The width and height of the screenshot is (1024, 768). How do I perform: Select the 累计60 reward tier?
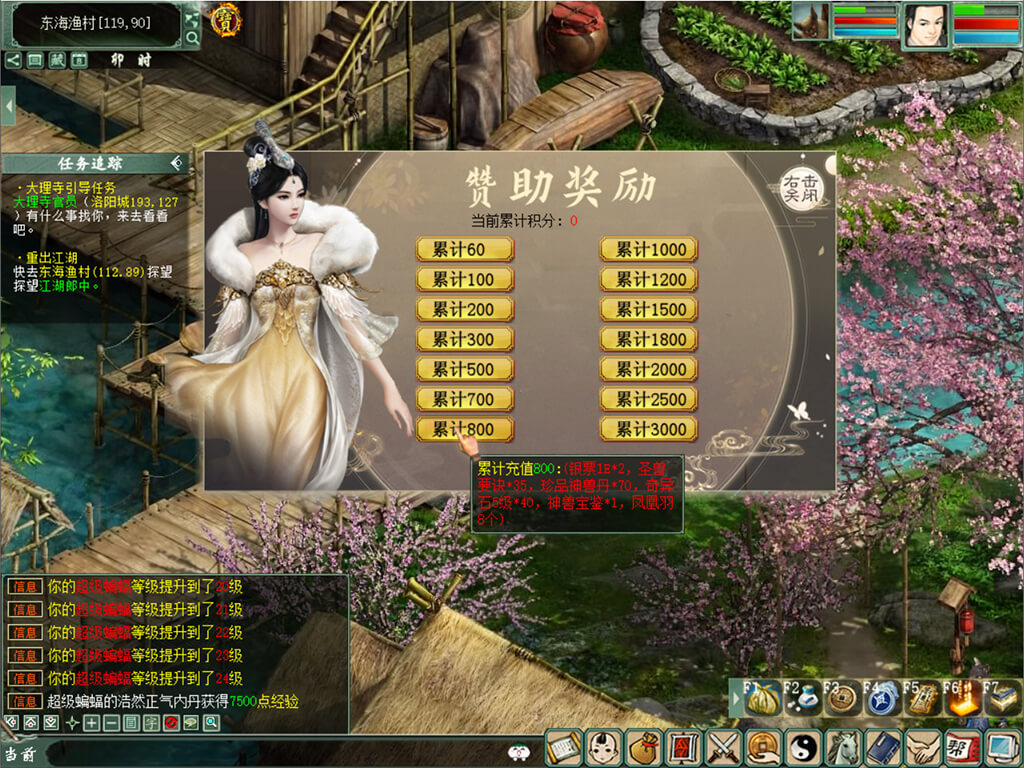click(465, 250)
